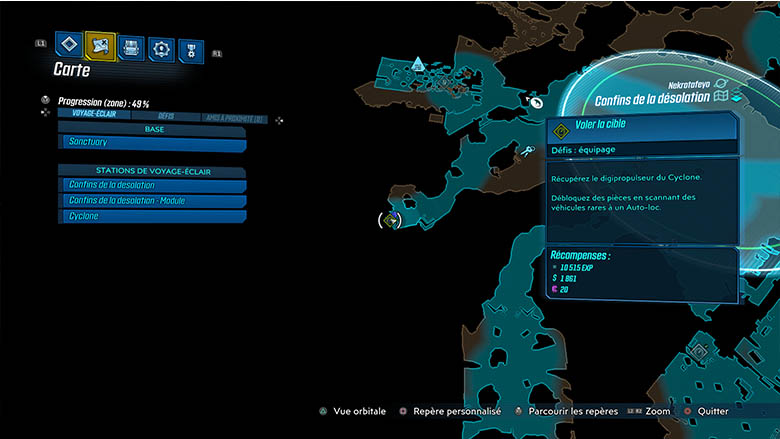
Task: Select the Confins de la désolation station
Action: [x=151, y=185]
